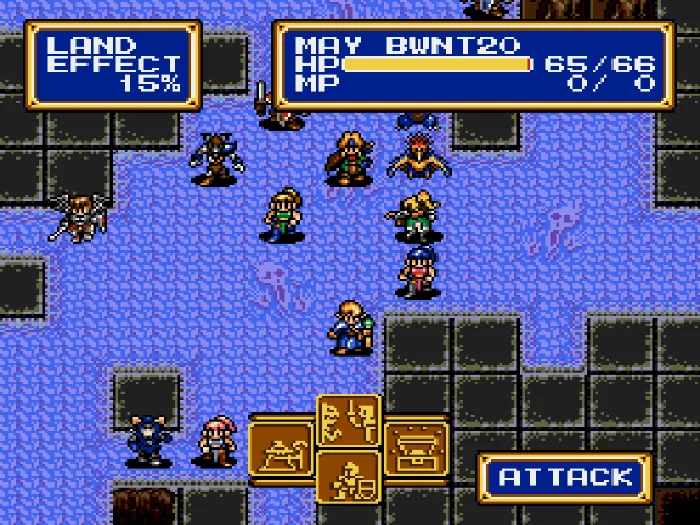Select the Attack command icon with two fighters

point(349,421)
